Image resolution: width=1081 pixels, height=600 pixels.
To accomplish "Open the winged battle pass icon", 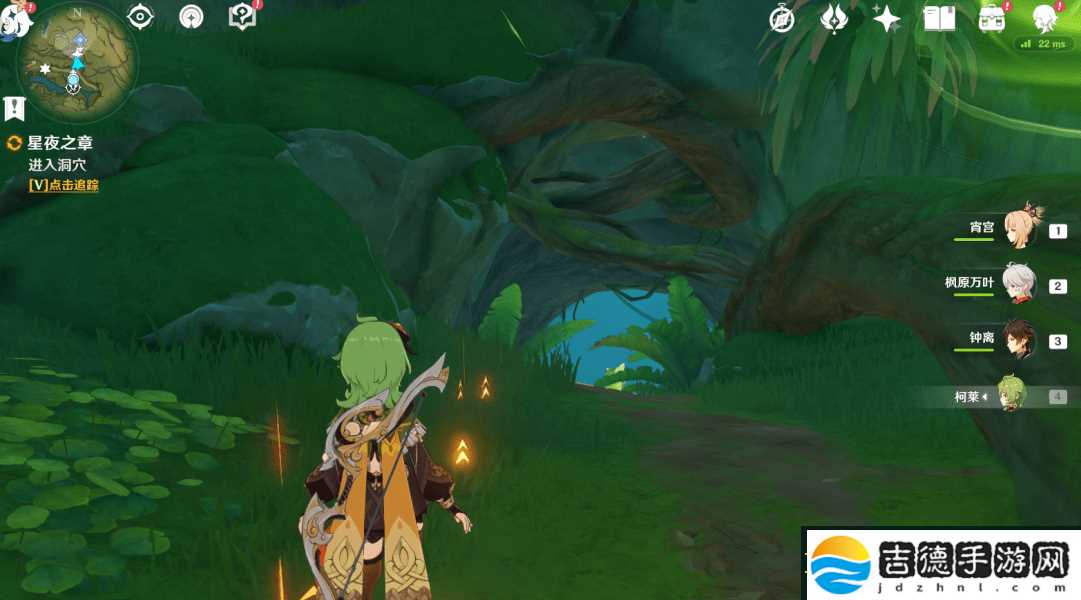I will [x=833, y=19].
